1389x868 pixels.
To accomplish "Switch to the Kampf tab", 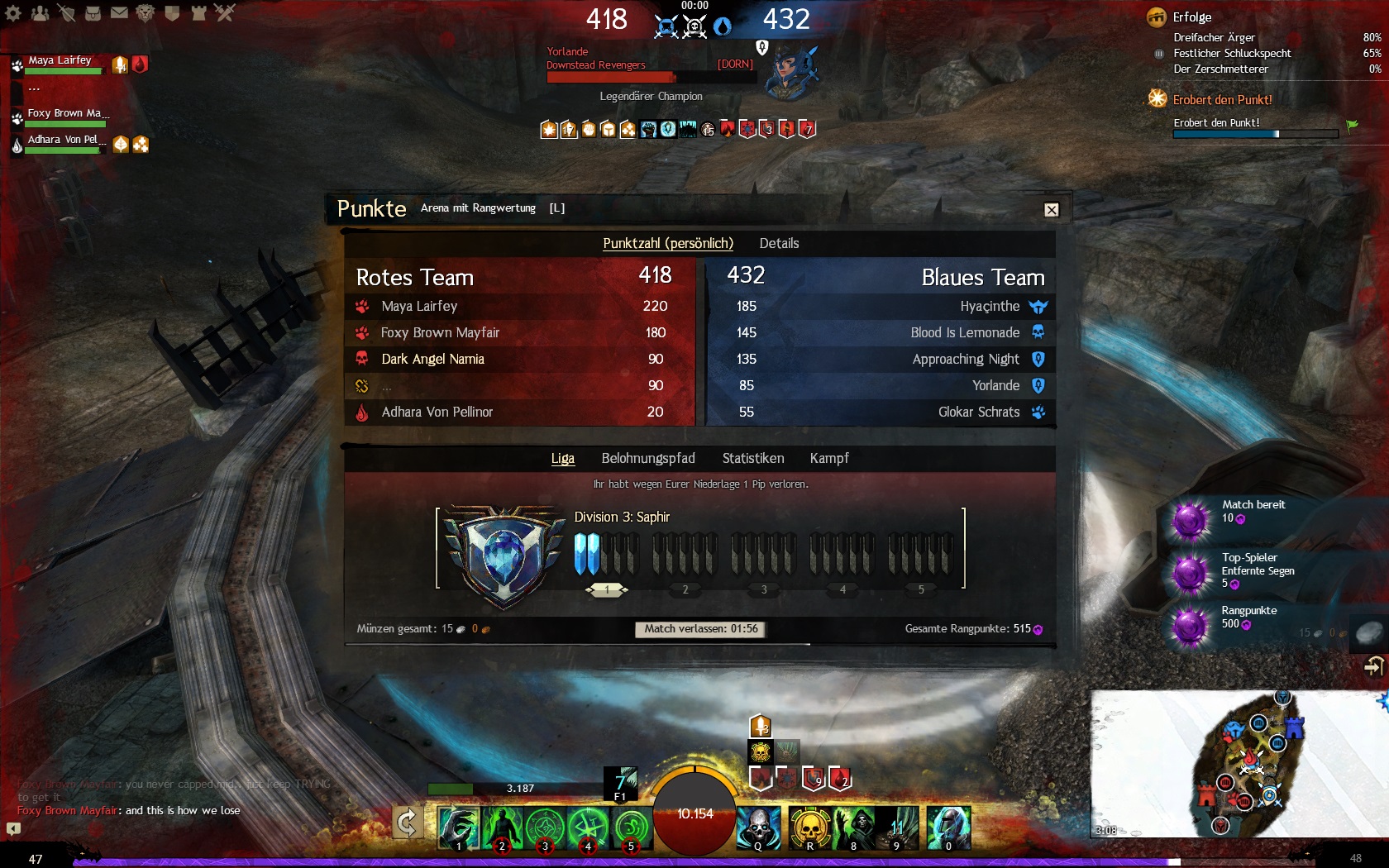I will [x=828, y=458].
